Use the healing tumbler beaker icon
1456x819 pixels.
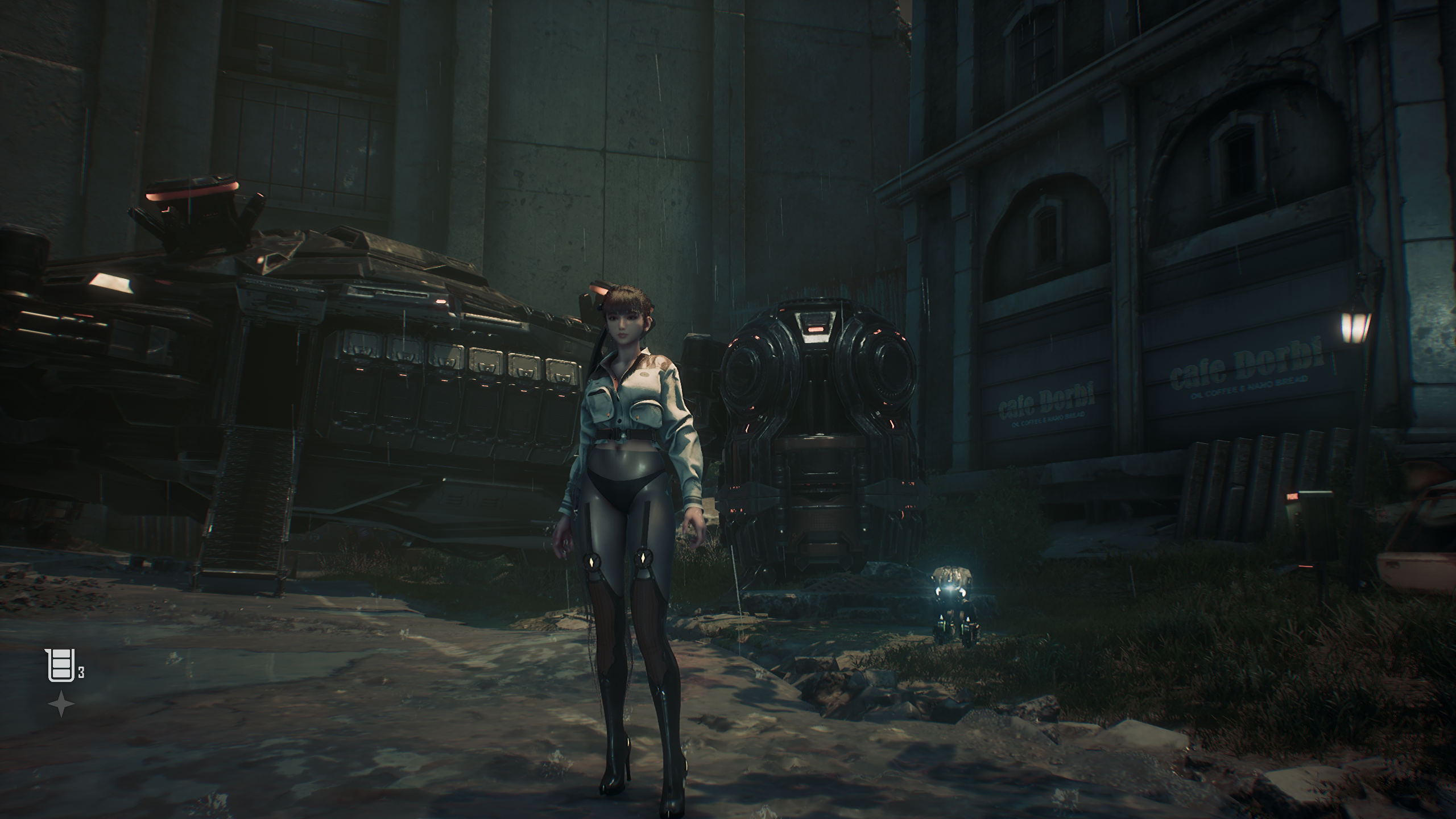pos(60,665)
